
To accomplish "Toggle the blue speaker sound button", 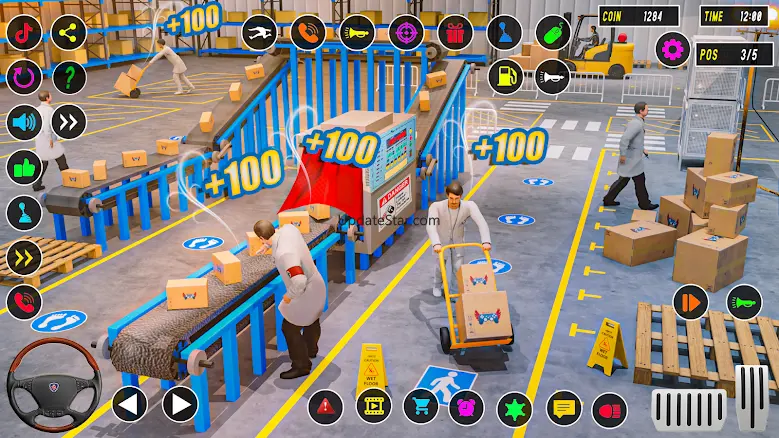I will (24, 122).
